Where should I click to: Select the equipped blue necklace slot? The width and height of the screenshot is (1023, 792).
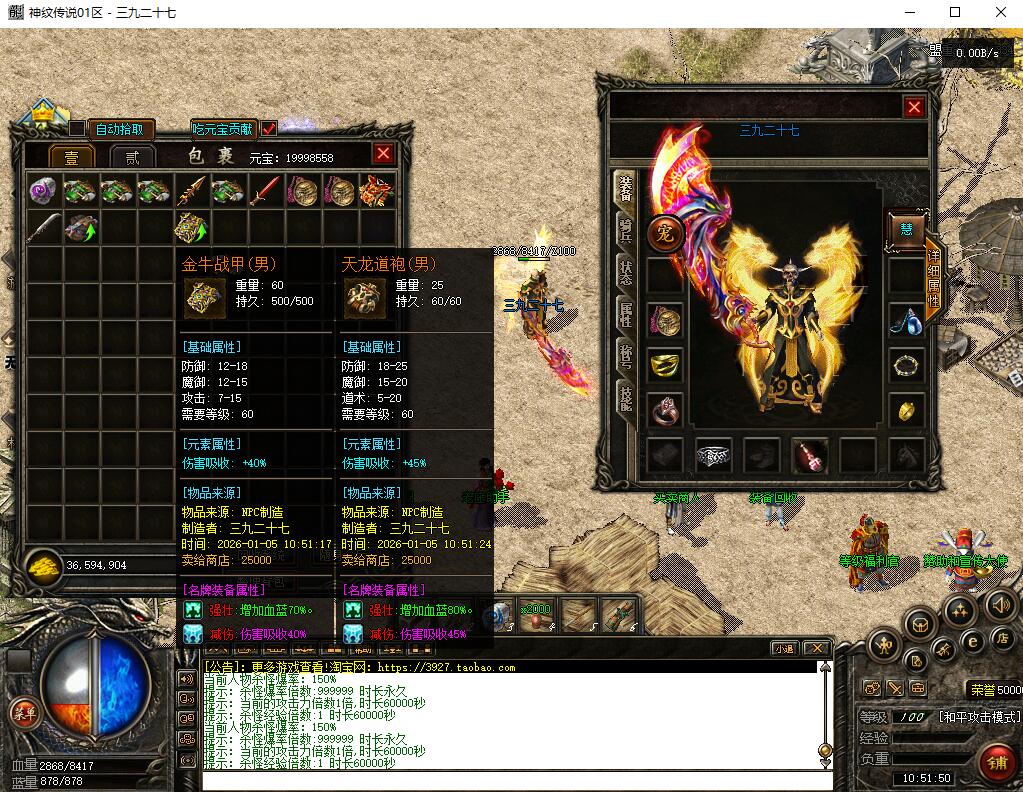click(x=906, y=321)
